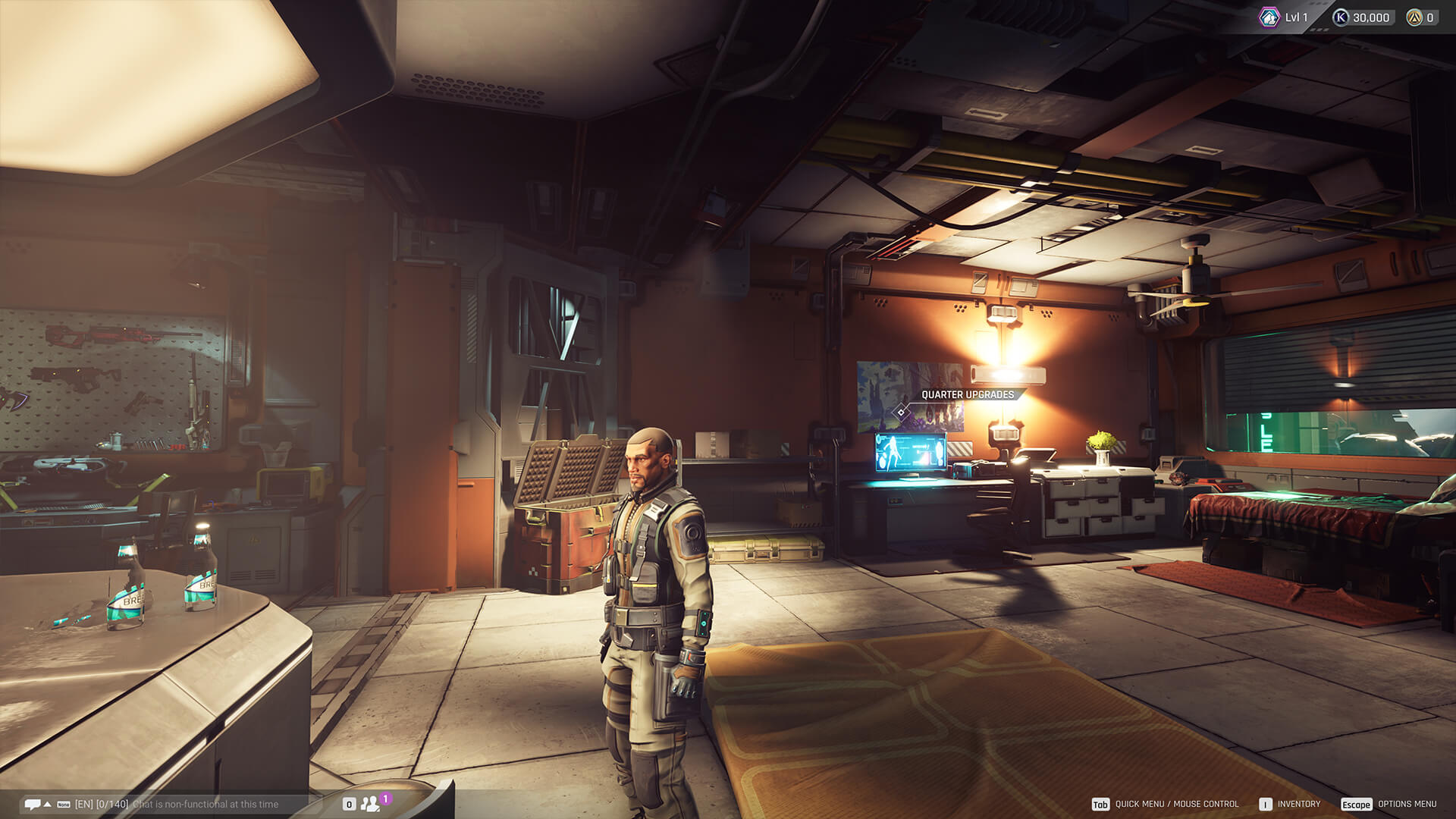Click the gold triangle currency icon
The height and width of the screenshot is (819, 1456).
[x=1414, y=17]
